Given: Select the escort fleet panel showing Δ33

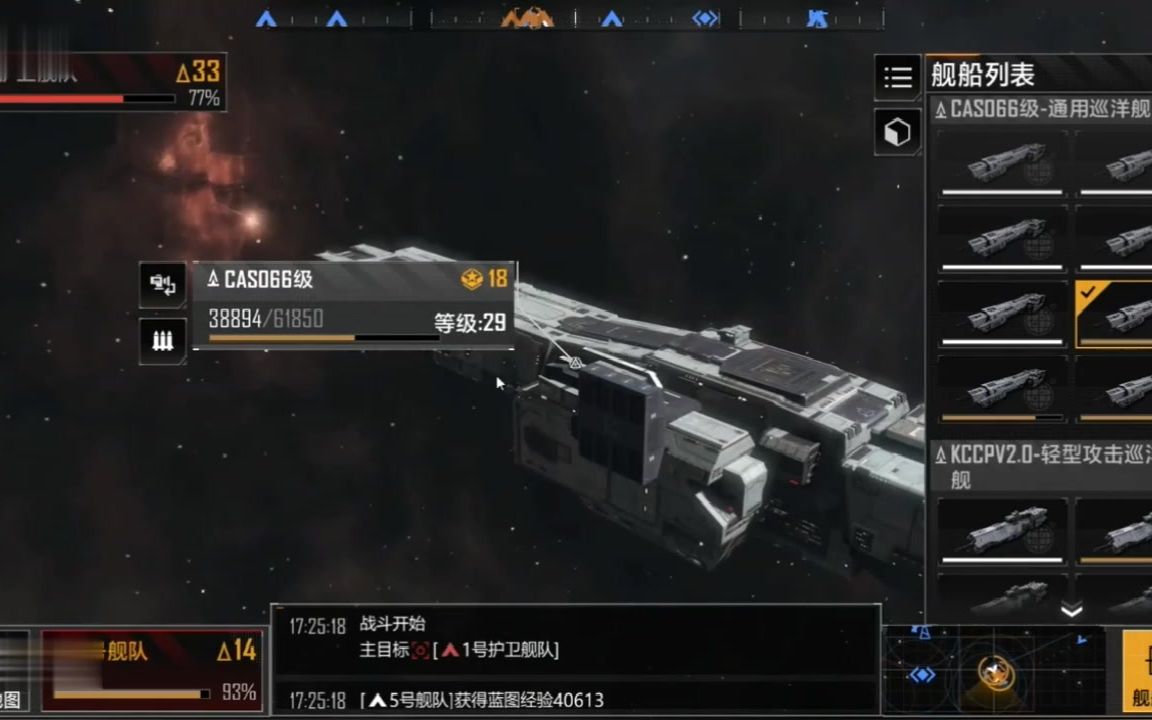Looking at the screenshot, I should (x=110, y=82).
